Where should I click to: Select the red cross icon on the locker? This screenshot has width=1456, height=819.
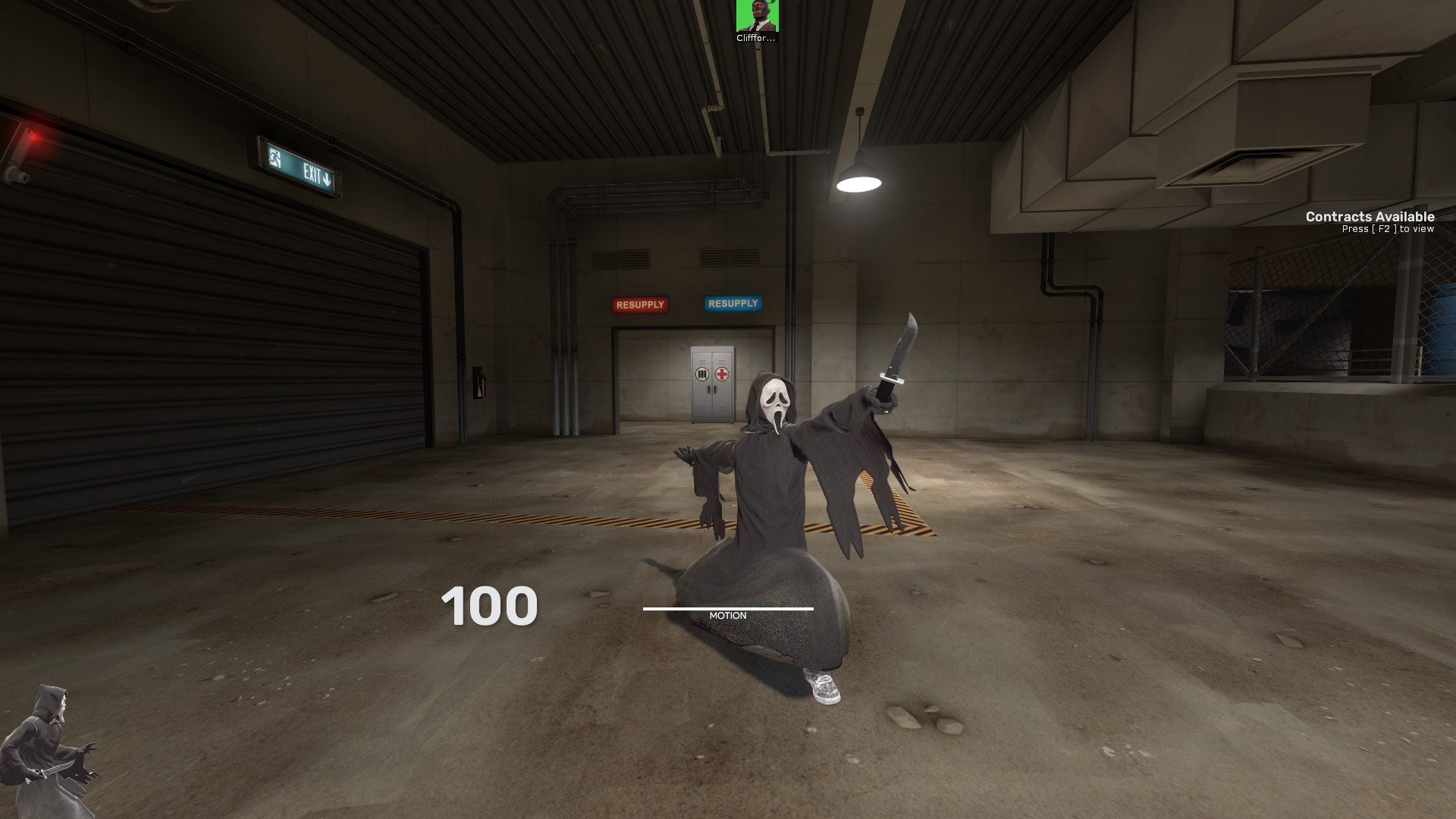(x=721, y=373)
